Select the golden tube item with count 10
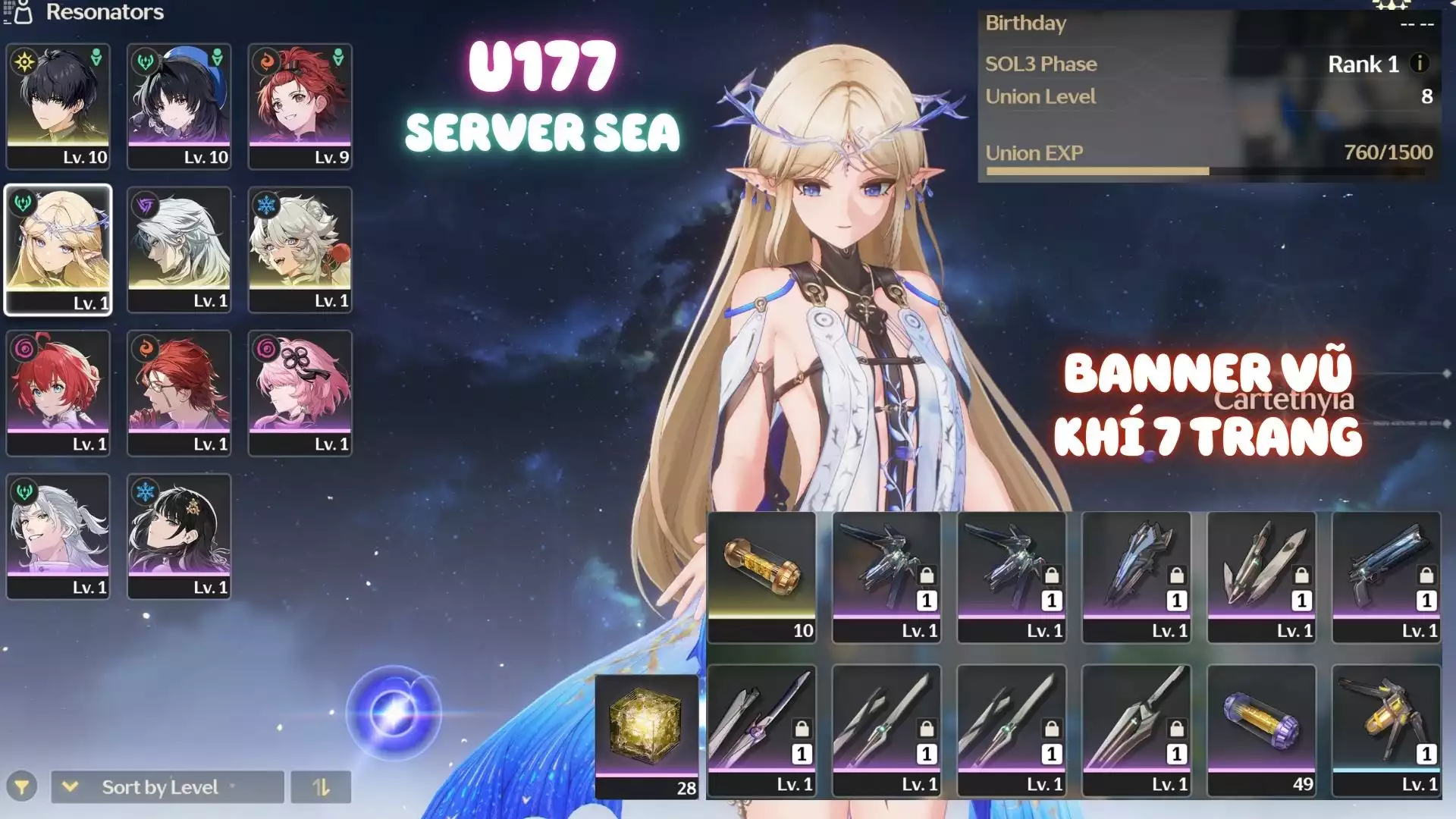The height and width of the screenshot is (819, 1456). coord(761,577)
